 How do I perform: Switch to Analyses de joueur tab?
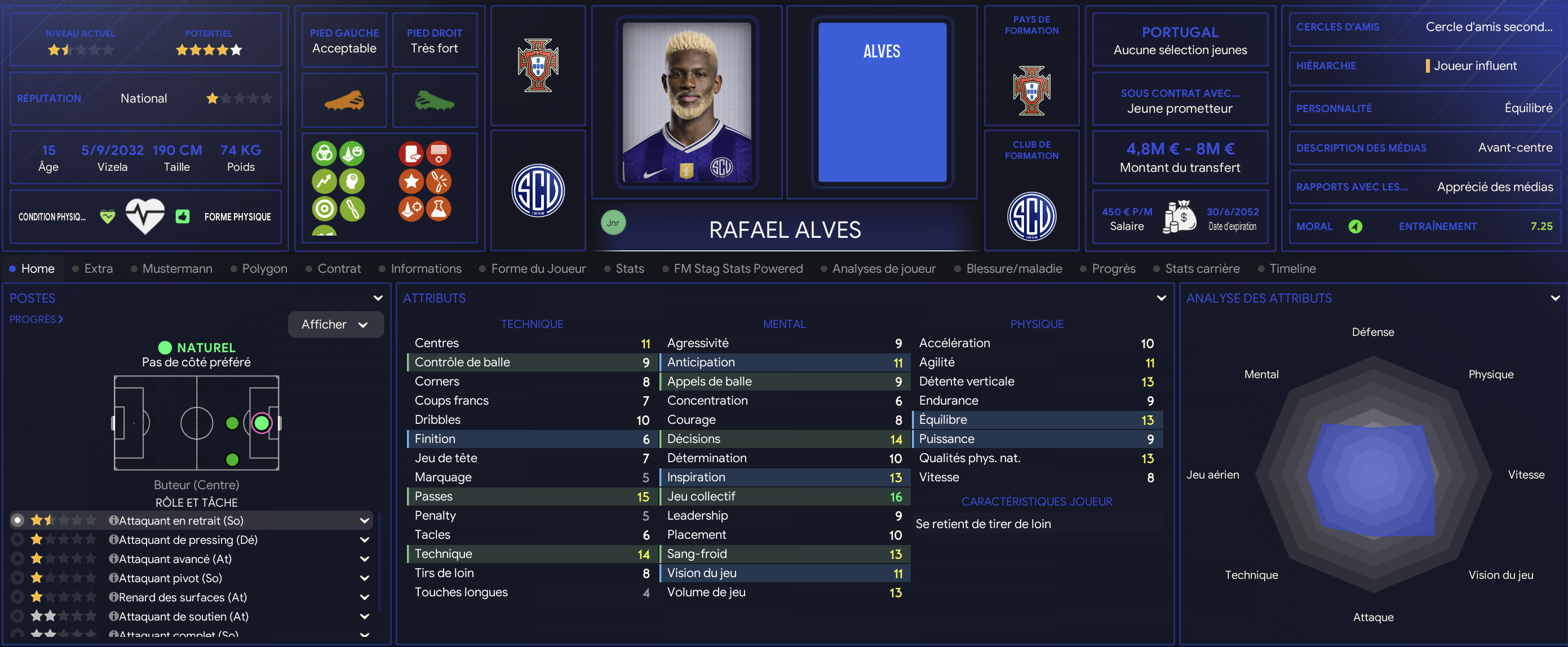(883, 268)
